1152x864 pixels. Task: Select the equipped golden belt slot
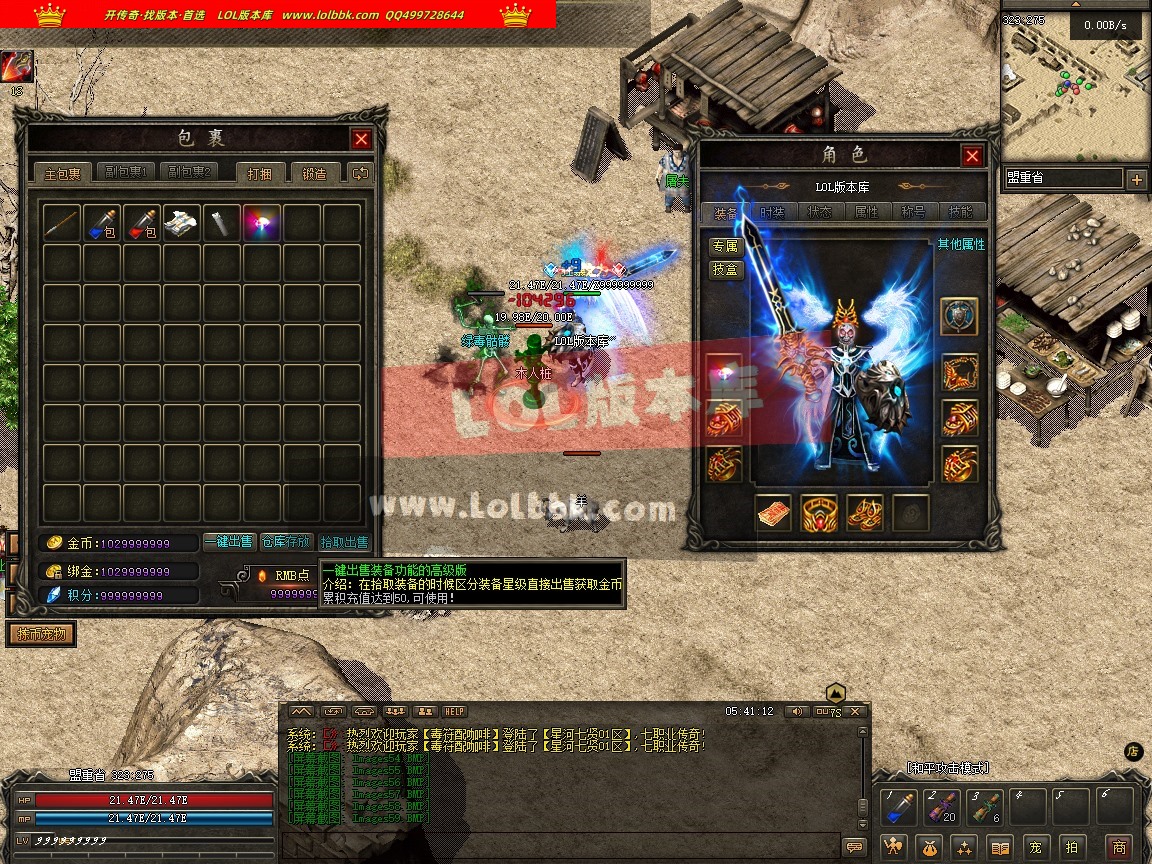(x=819, y=513)
